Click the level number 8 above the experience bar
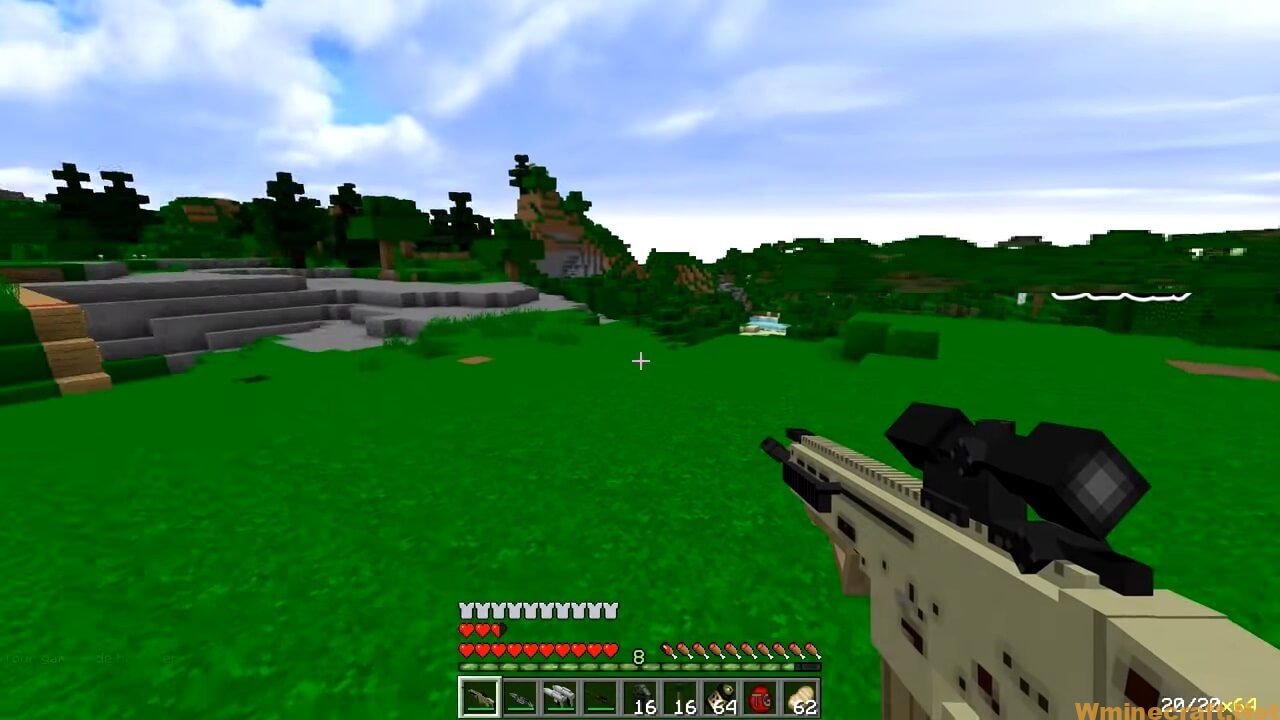 637,656
